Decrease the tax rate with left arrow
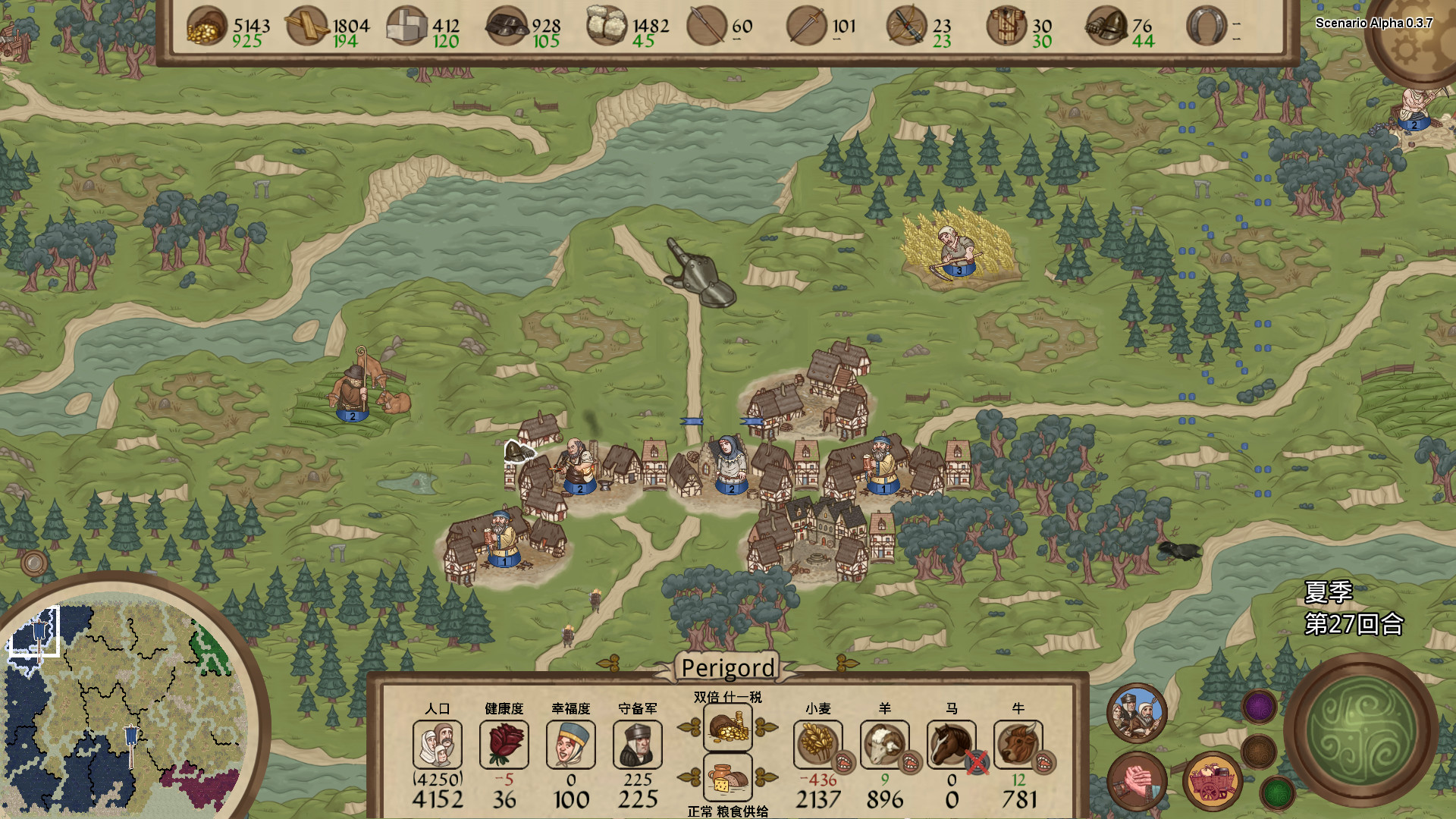This screenshot has width=1456, height=819. coord(689,727)
